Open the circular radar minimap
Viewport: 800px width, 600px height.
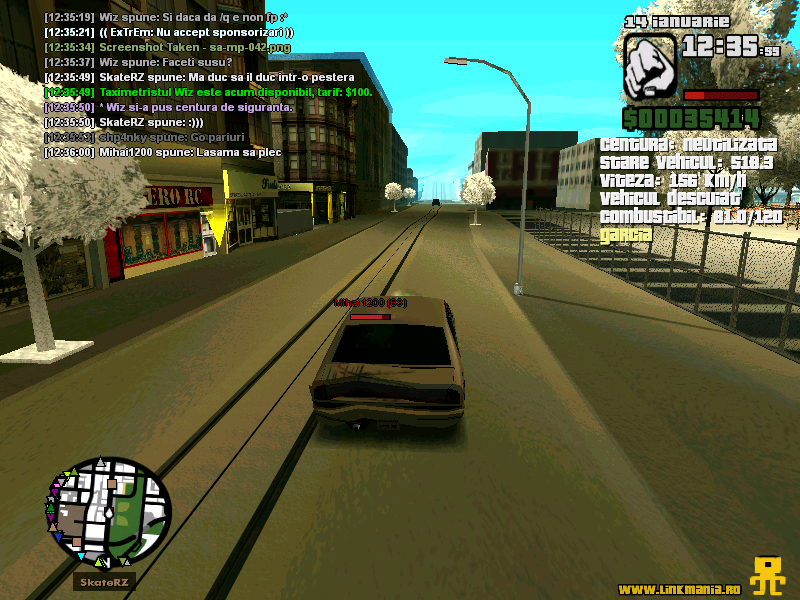coord(109,511)
